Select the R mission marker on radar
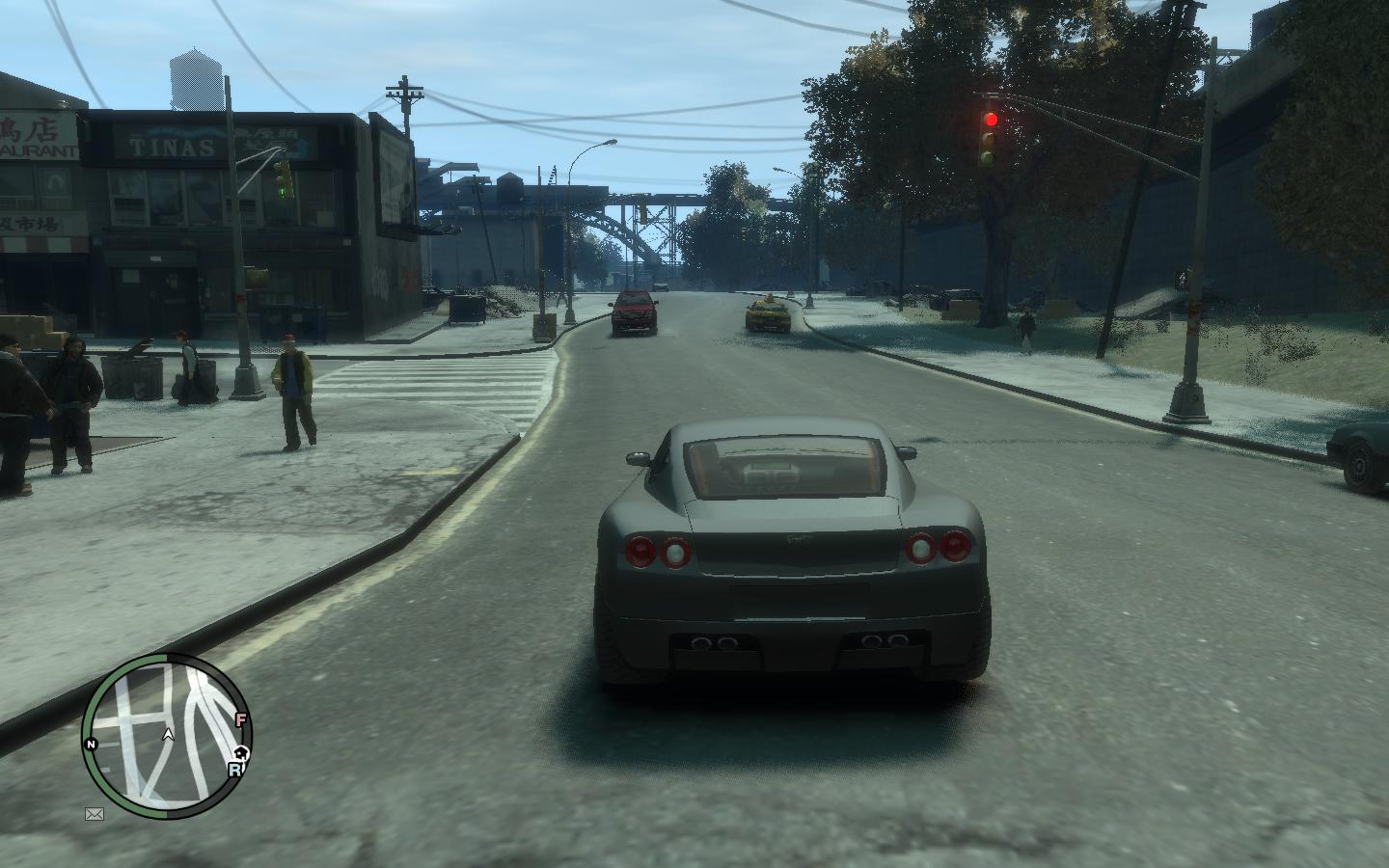This screenshot has width=1389, height=868. click(234, 769)
